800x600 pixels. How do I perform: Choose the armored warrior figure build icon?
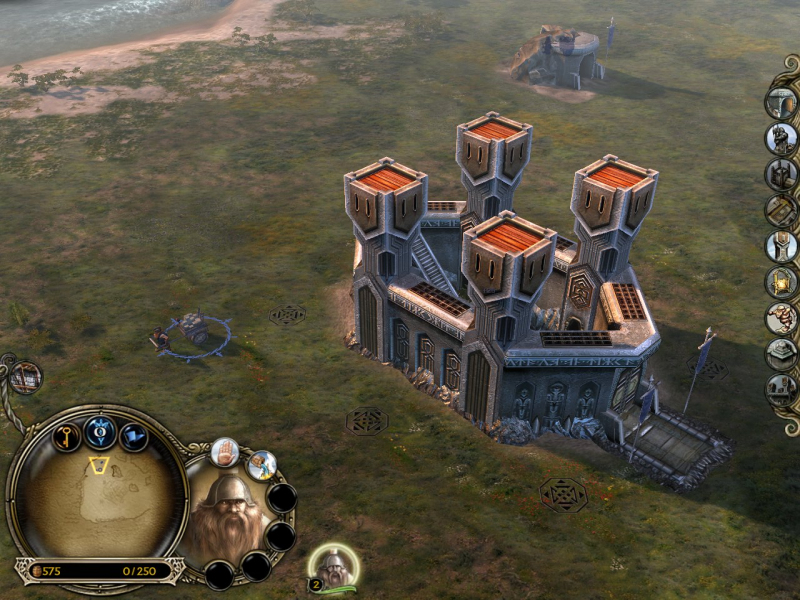coord(781,138)
